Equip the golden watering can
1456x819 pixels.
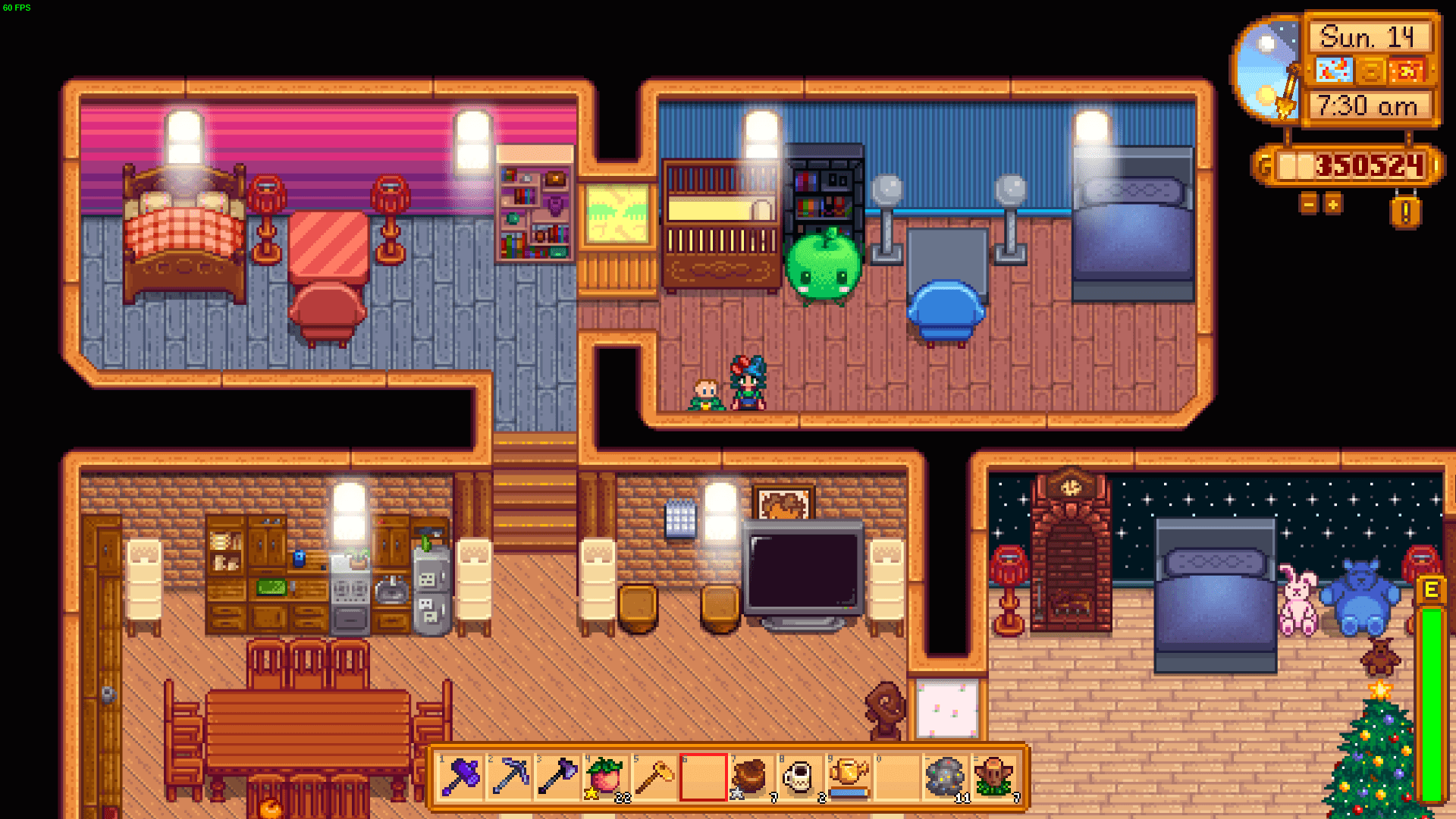click(849, 777)
